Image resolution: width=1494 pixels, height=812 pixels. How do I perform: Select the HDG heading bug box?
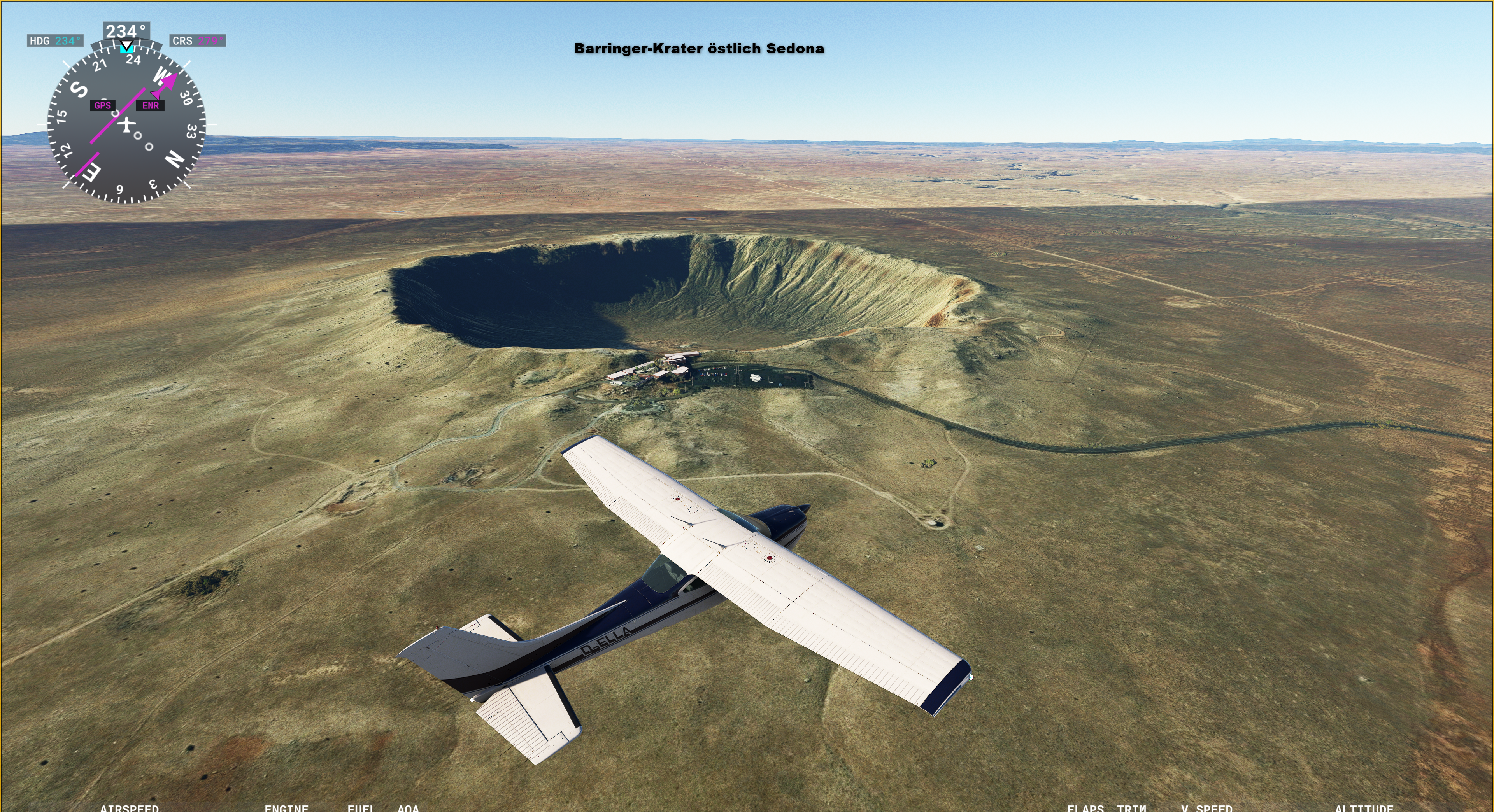pyautogui.click(x=55, y=40)
